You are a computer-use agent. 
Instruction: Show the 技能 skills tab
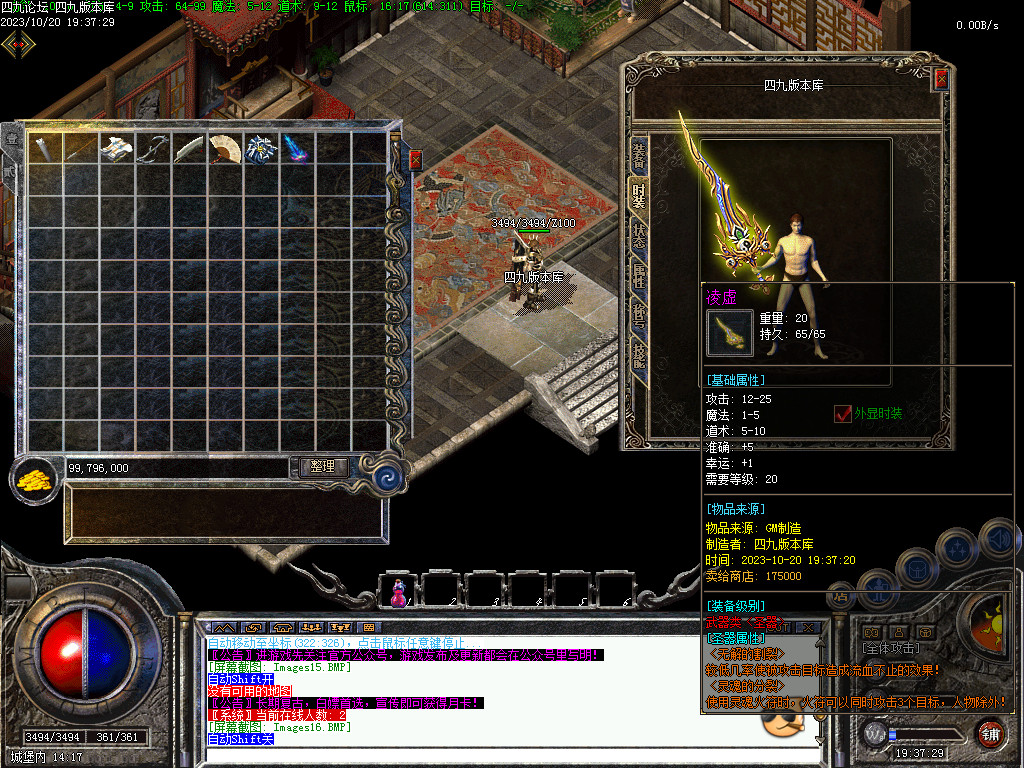(x=638, y=355)
